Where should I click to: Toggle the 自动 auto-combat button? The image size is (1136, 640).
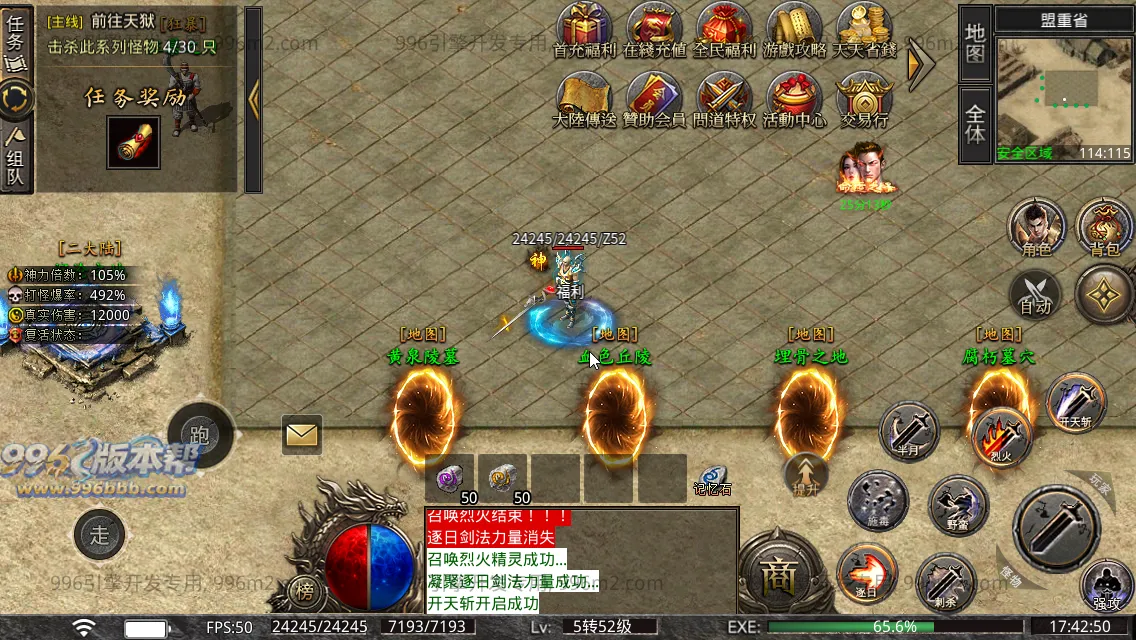(x=1035, y=296)
